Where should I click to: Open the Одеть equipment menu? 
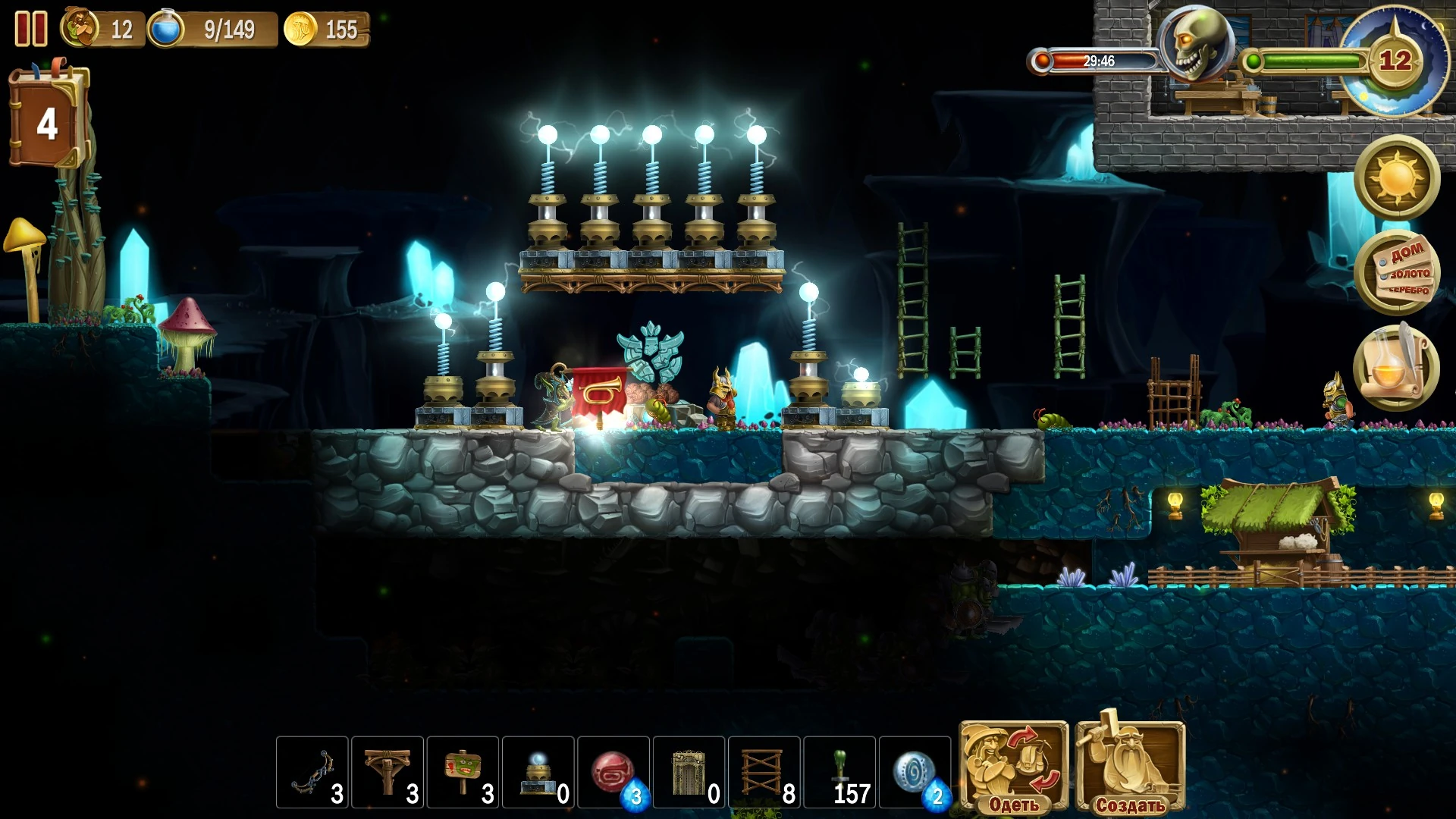click(1014, 767)
